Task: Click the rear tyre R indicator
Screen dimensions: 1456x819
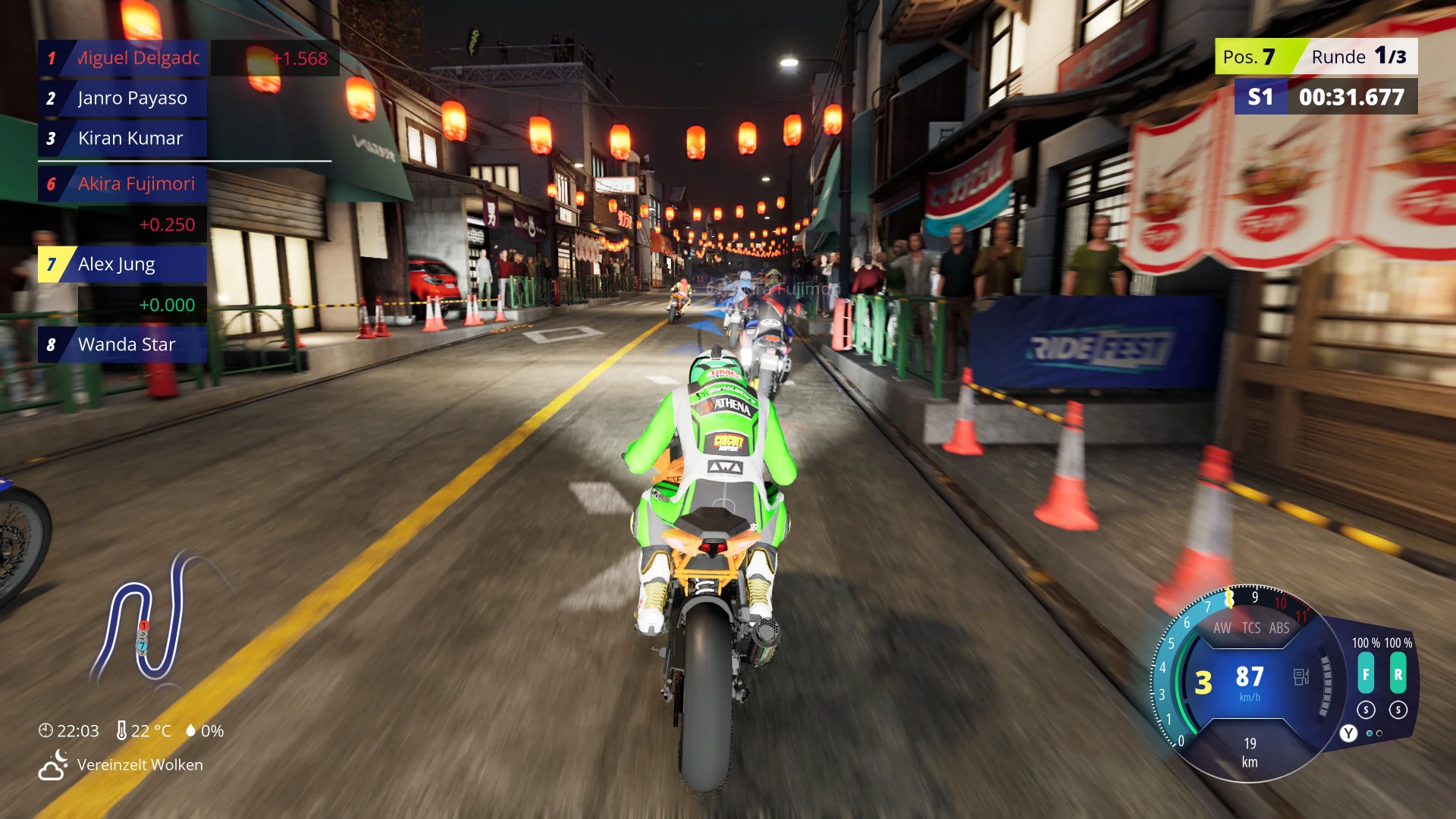Action: coord(1398,675)
